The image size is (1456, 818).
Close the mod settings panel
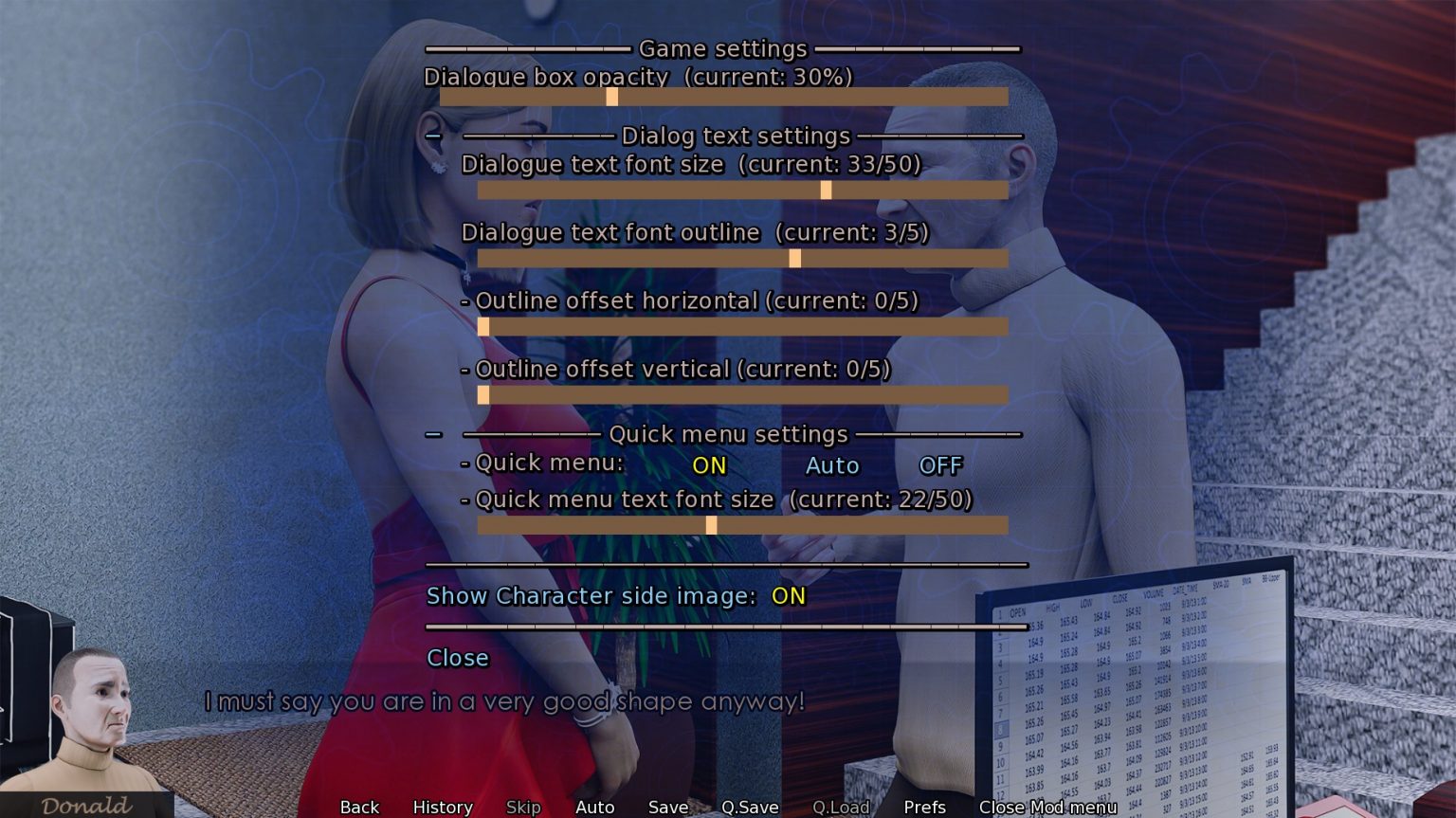[458, 658]
